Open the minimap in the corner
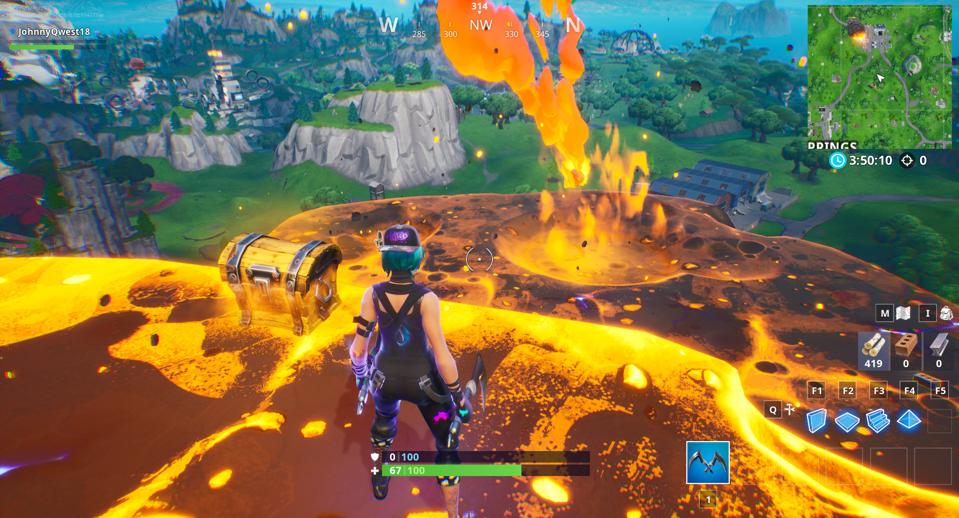The image size is (959, 518). 879,73
